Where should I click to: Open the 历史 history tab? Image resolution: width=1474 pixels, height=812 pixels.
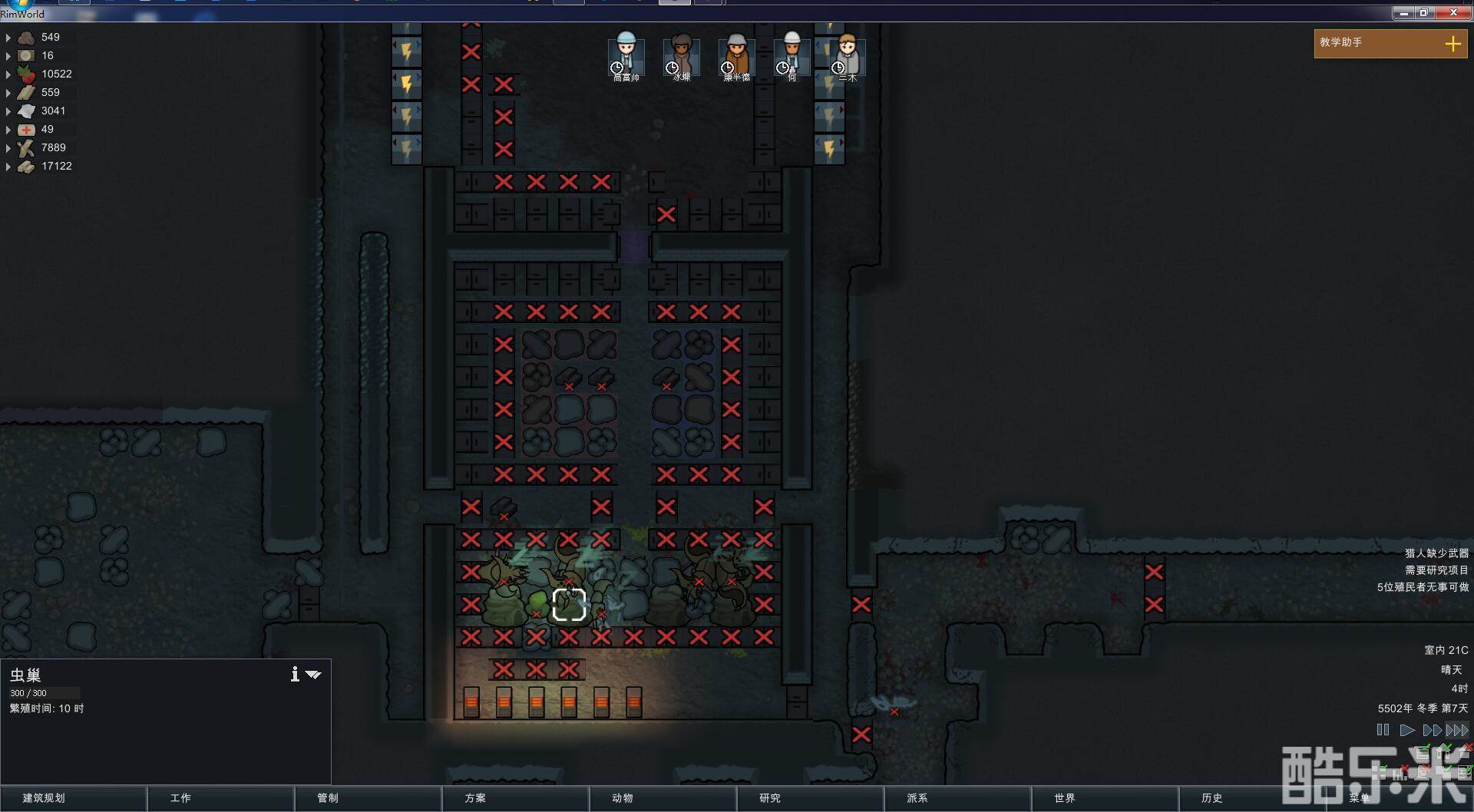coord(1252,798)
